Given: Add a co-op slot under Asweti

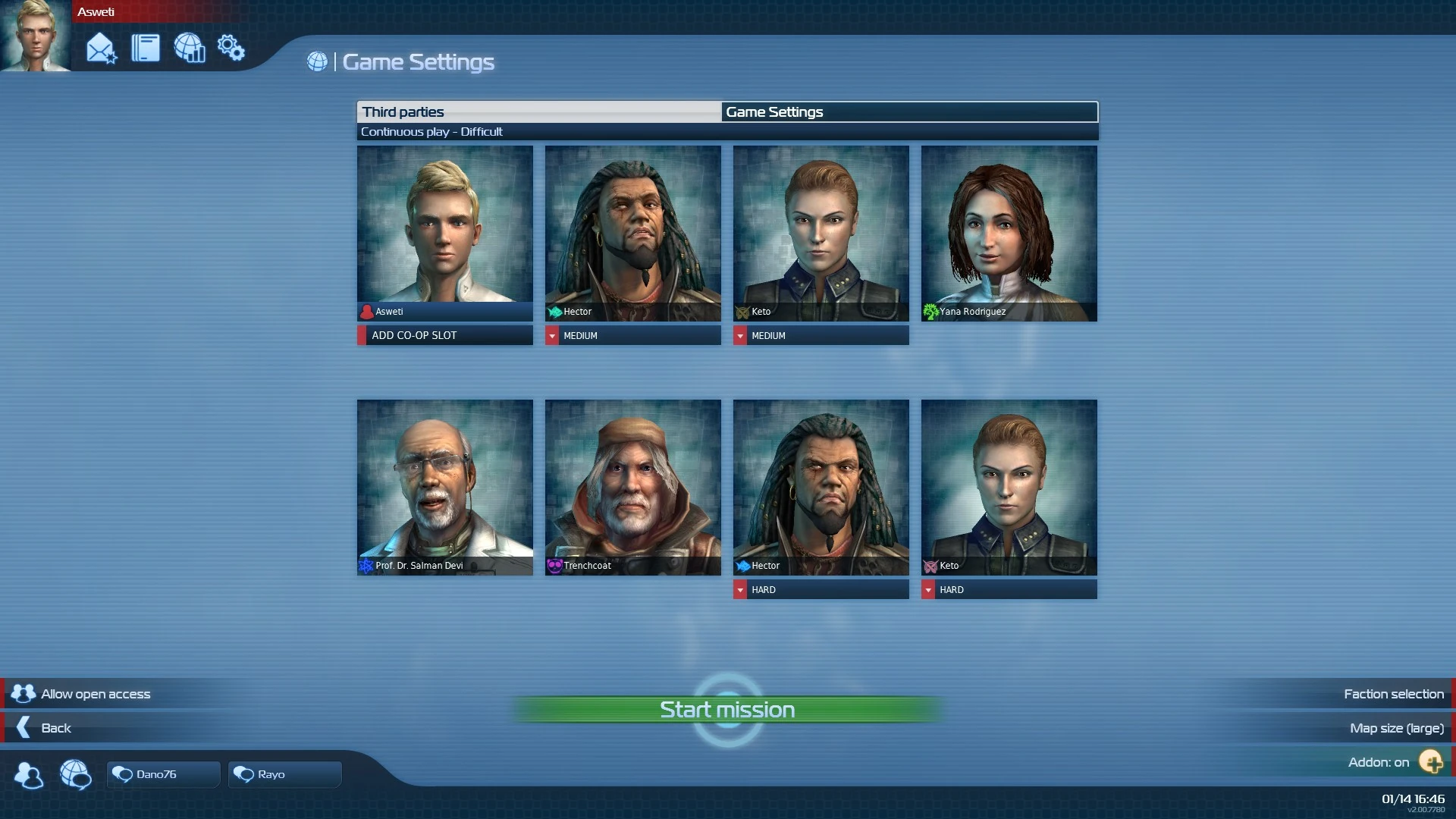Looking at the screenshot, I should click(445, 335).
